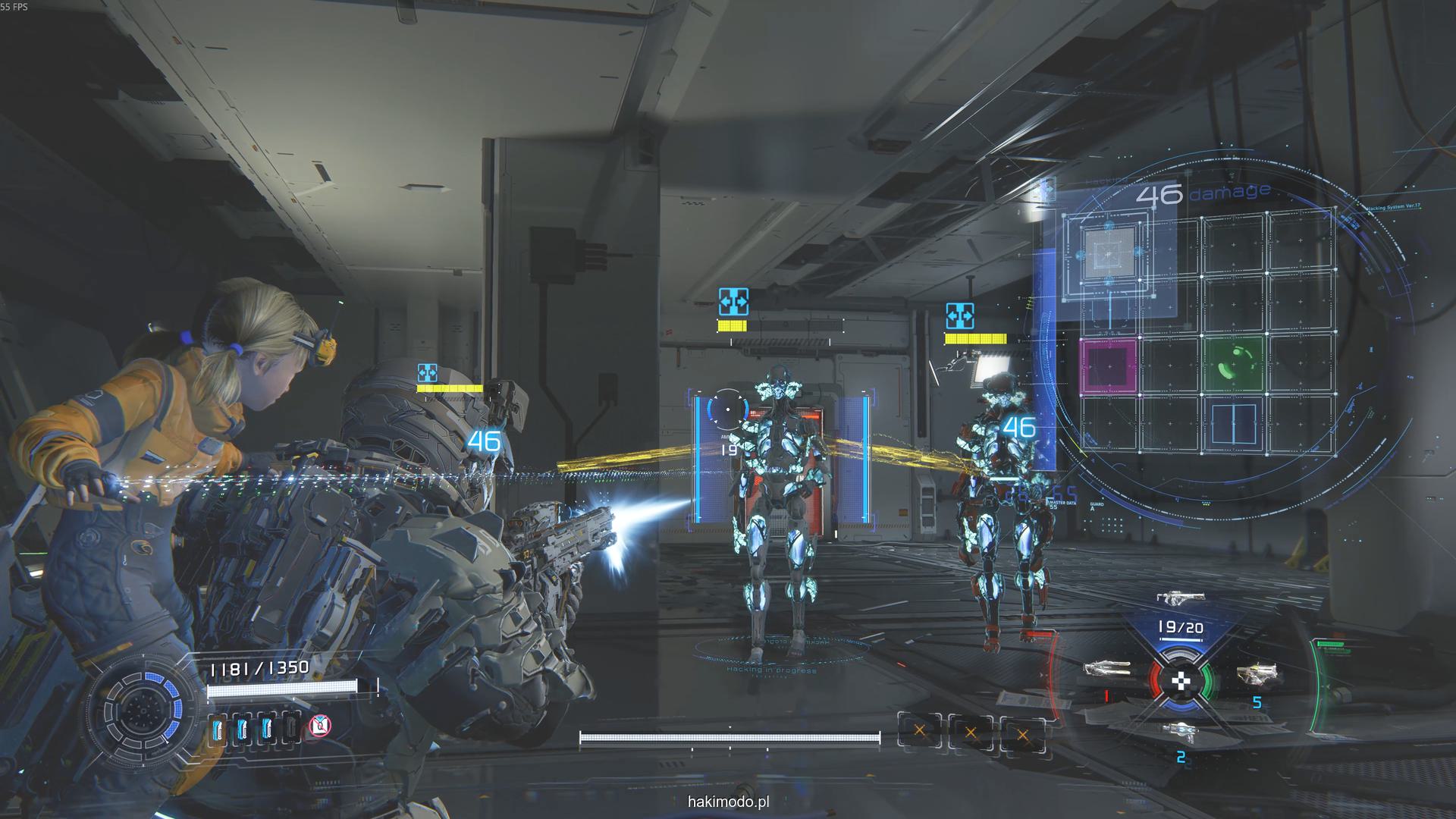Viewport: 1456px width, 819px height.
Task: Switch to the twin-barrel weapon with red 1
Action: coord(1106,670)
